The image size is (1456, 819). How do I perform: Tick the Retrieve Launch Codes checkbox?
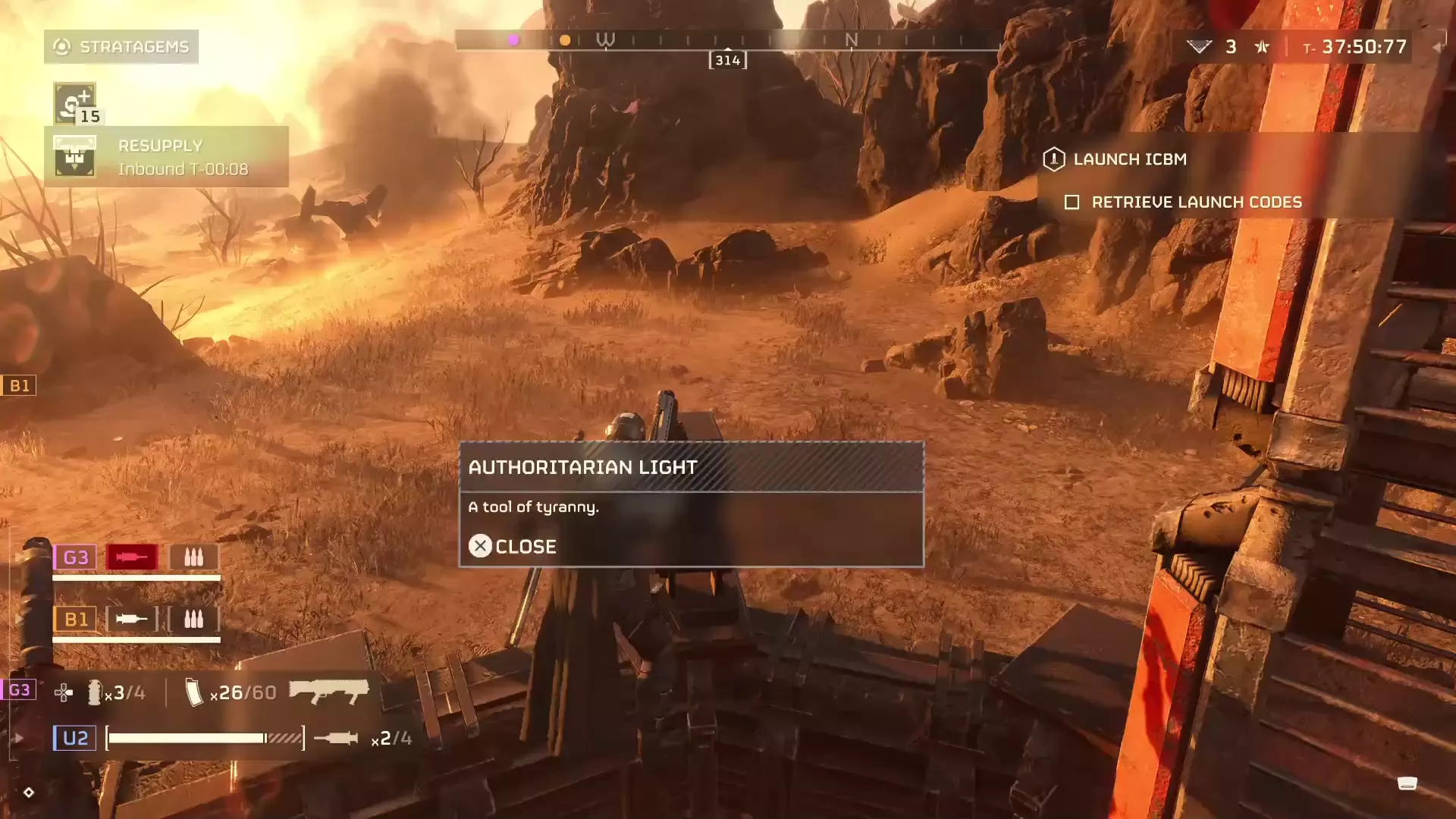[1072, 202]
